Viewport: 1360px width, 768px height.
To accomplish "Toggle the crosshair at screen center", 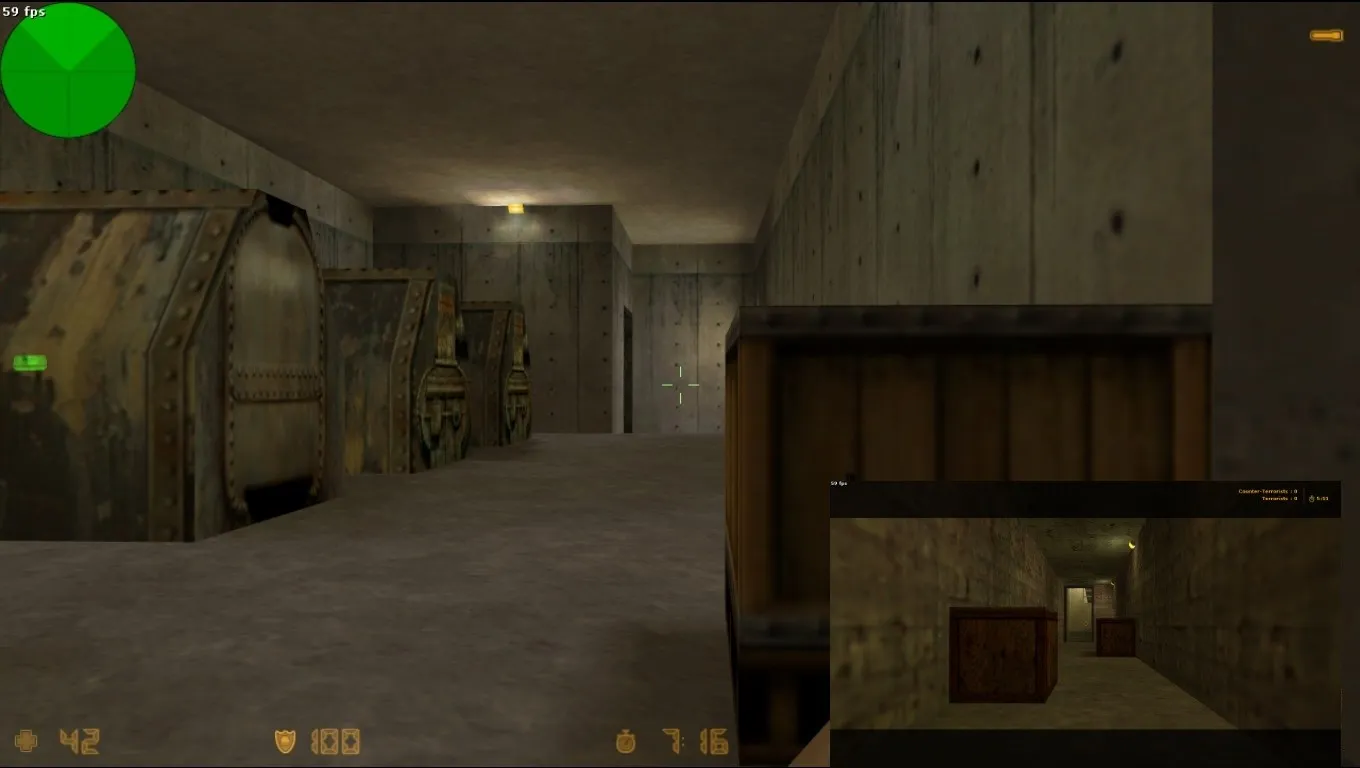I will point(679,385).
